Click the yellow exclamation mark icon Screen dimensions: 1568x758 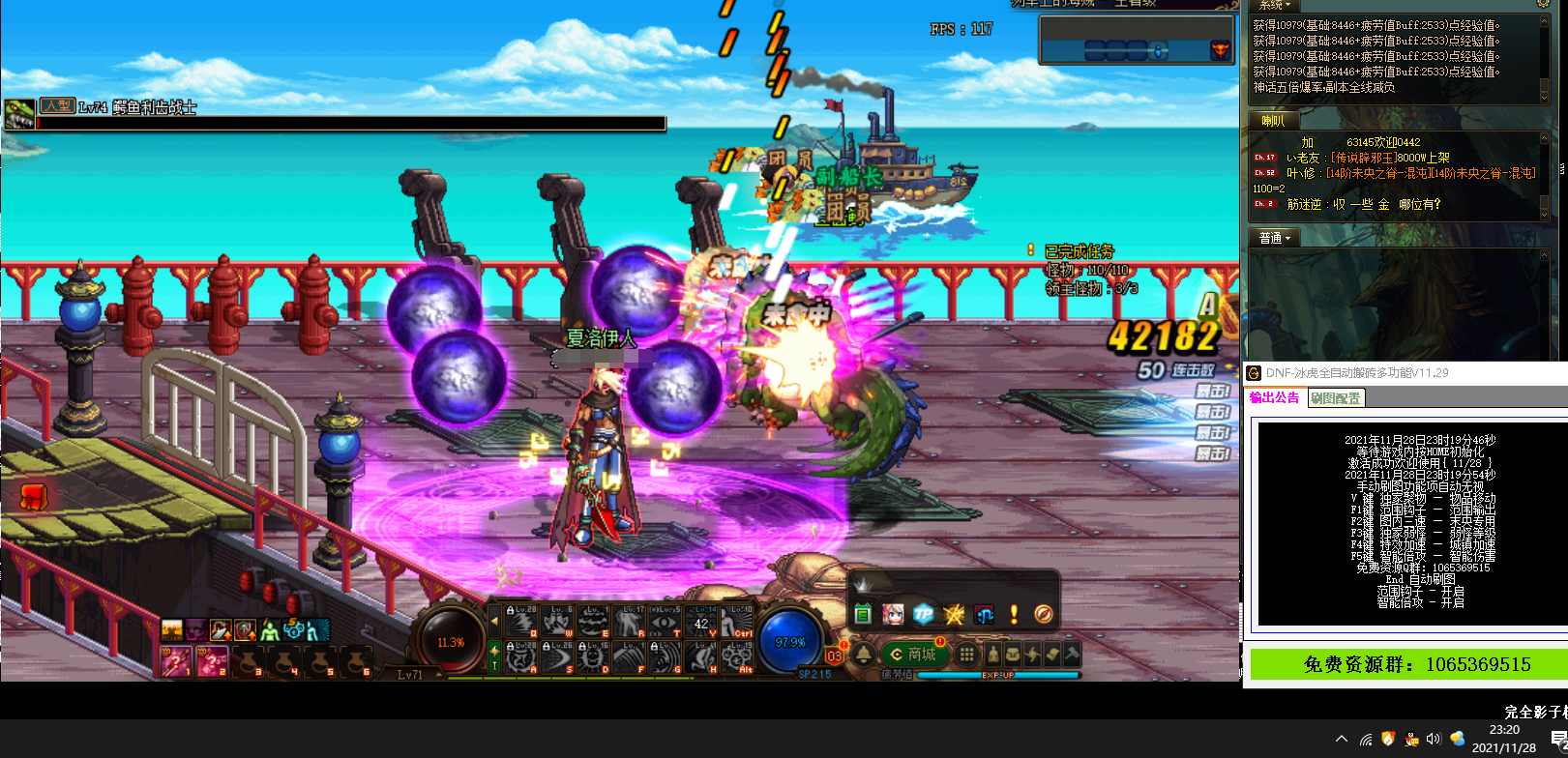coord(1014,614)
